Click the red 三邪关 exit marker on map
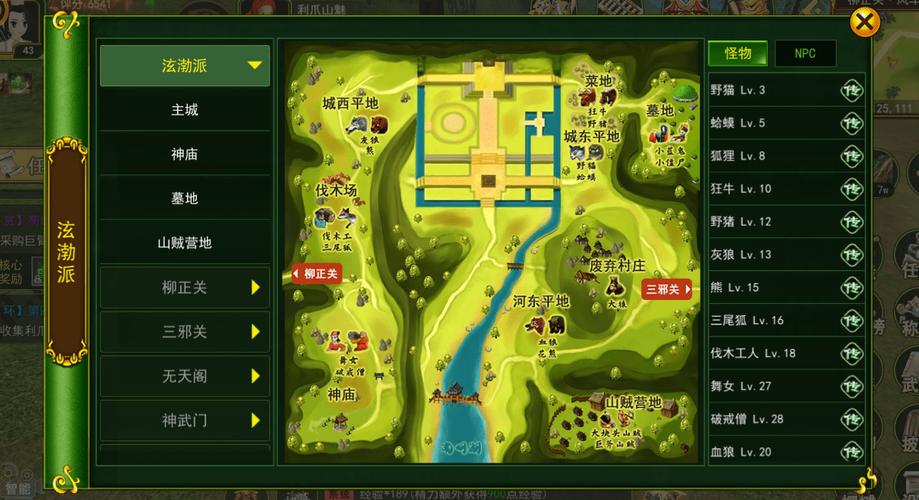This screenshot has width=919, height=500. coord(667,290)
